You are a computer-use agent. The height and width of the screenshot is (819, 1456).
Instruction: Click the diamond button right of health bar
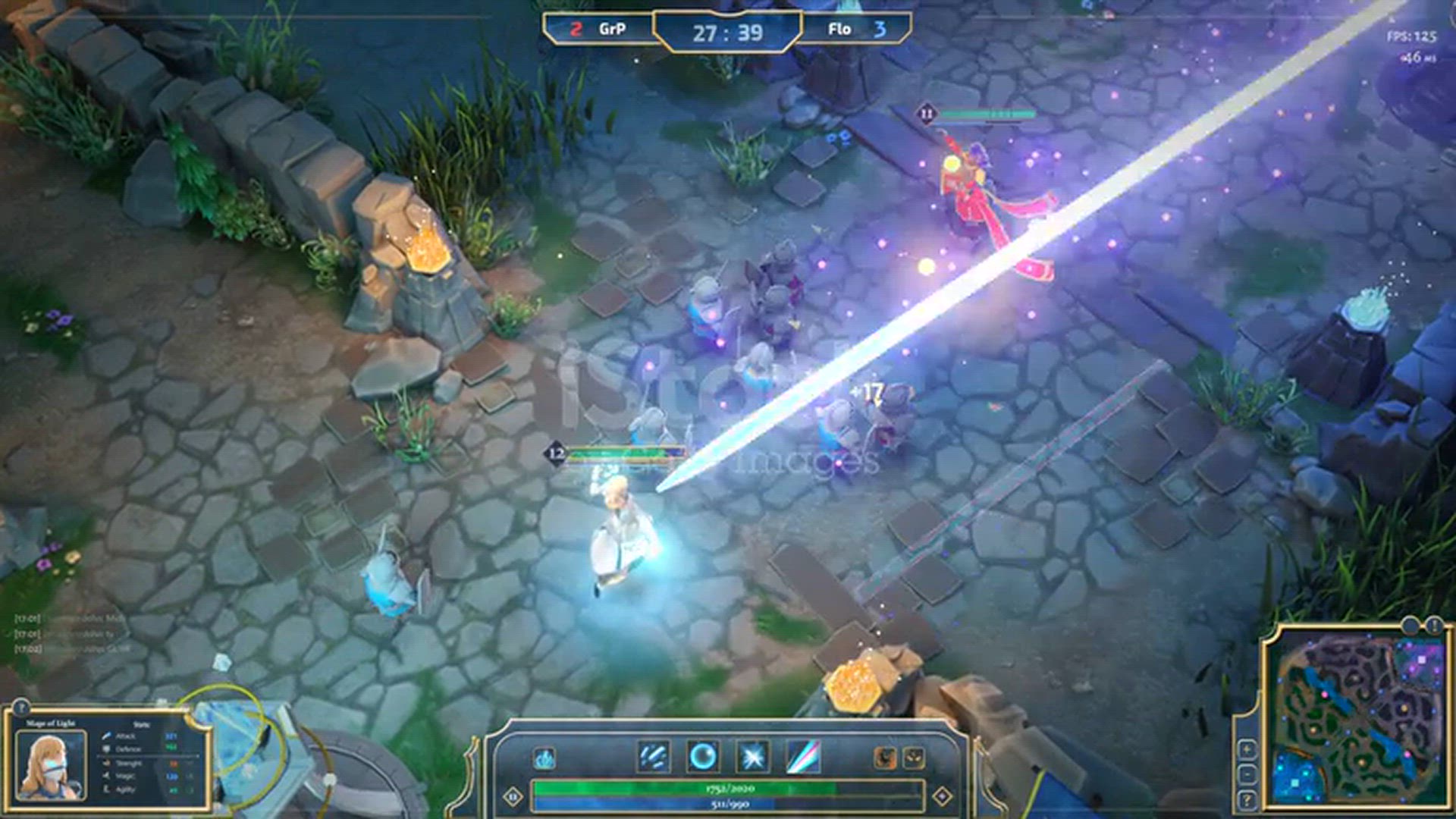pos(942,796)
